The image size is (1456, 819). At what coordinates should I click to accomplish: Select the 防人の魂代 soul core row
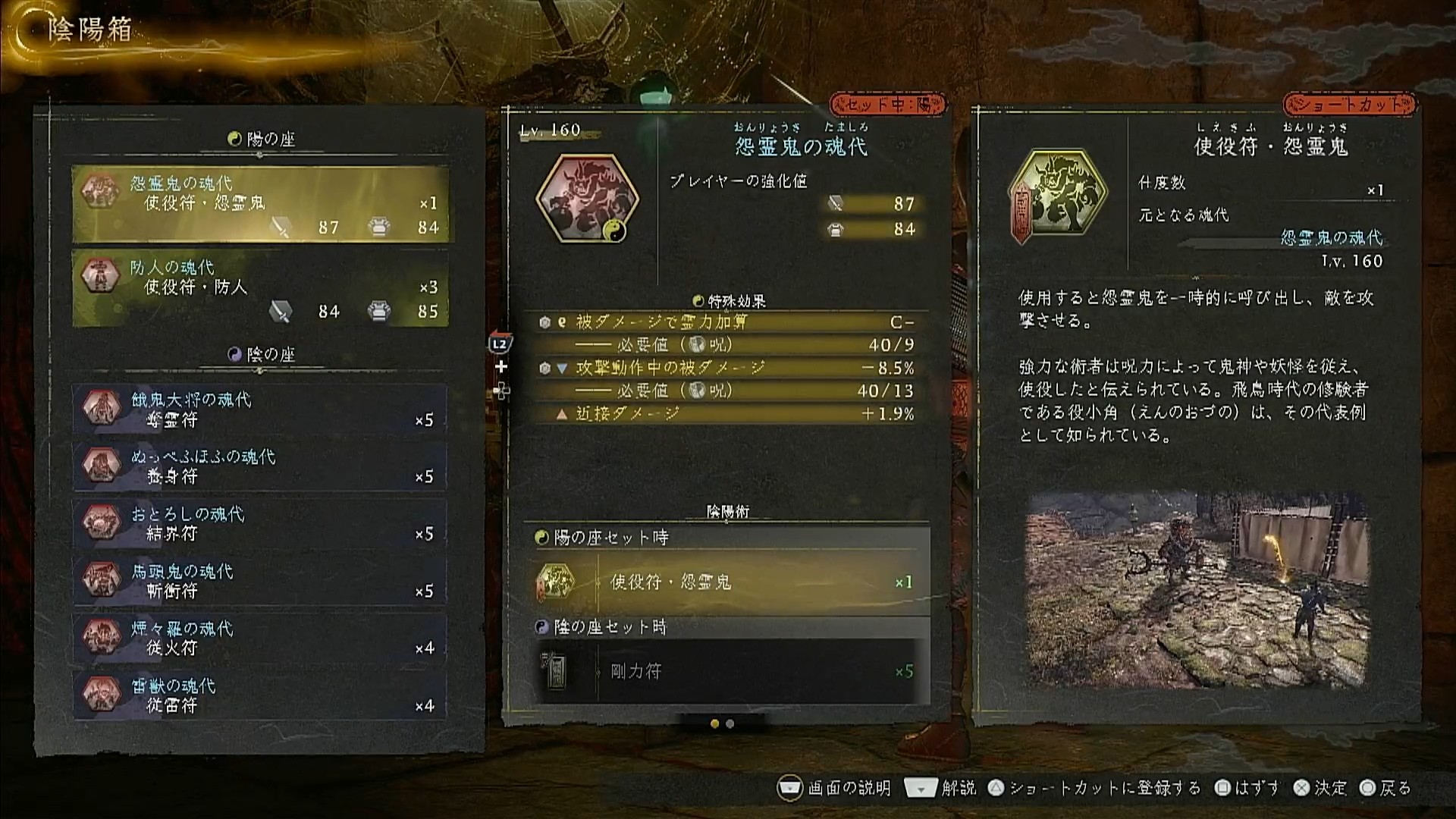point(260,289)
